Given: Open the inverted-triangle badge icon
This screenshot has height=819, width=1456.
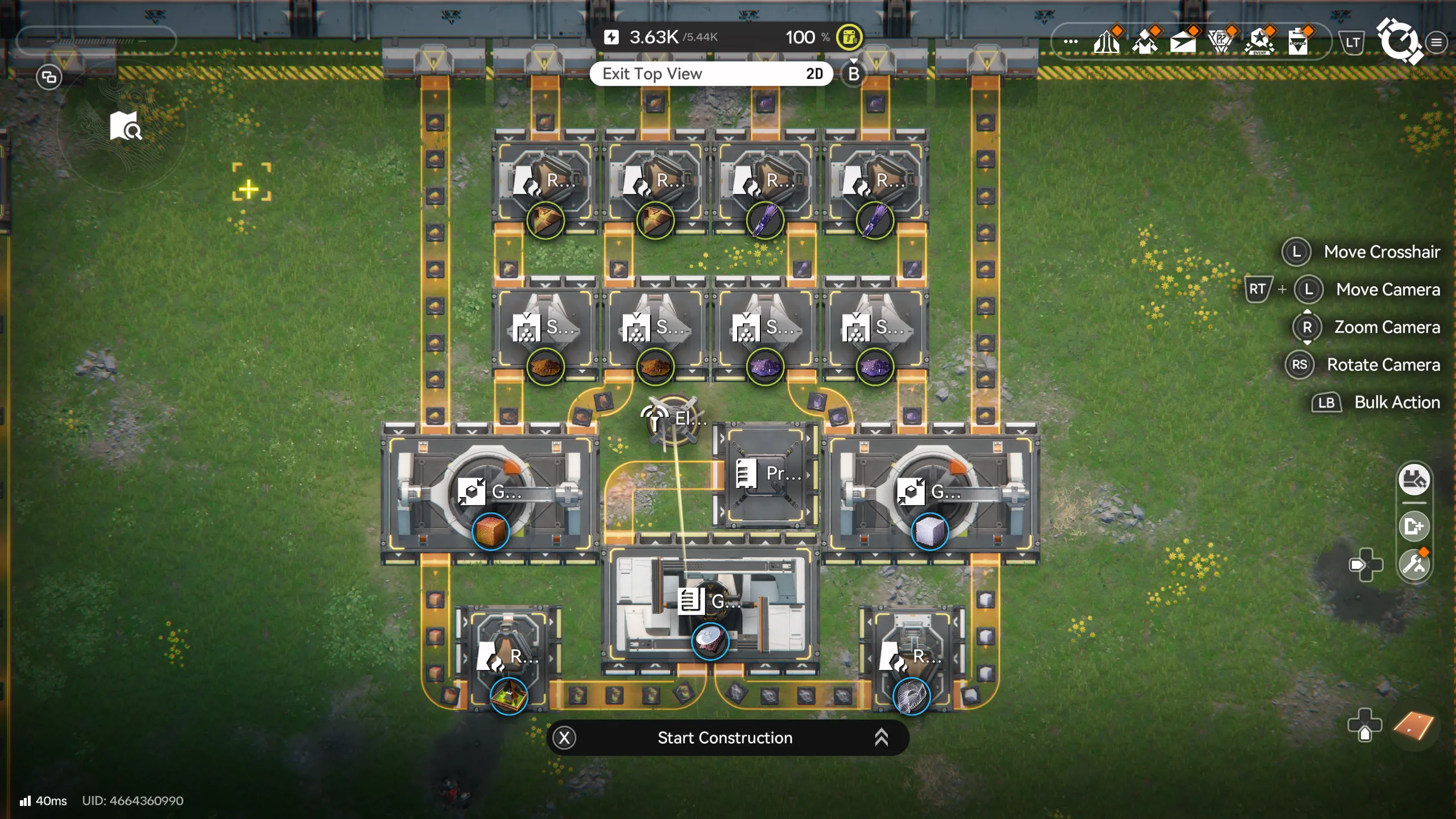Looking at the screenshot, I should [1221, 42].
